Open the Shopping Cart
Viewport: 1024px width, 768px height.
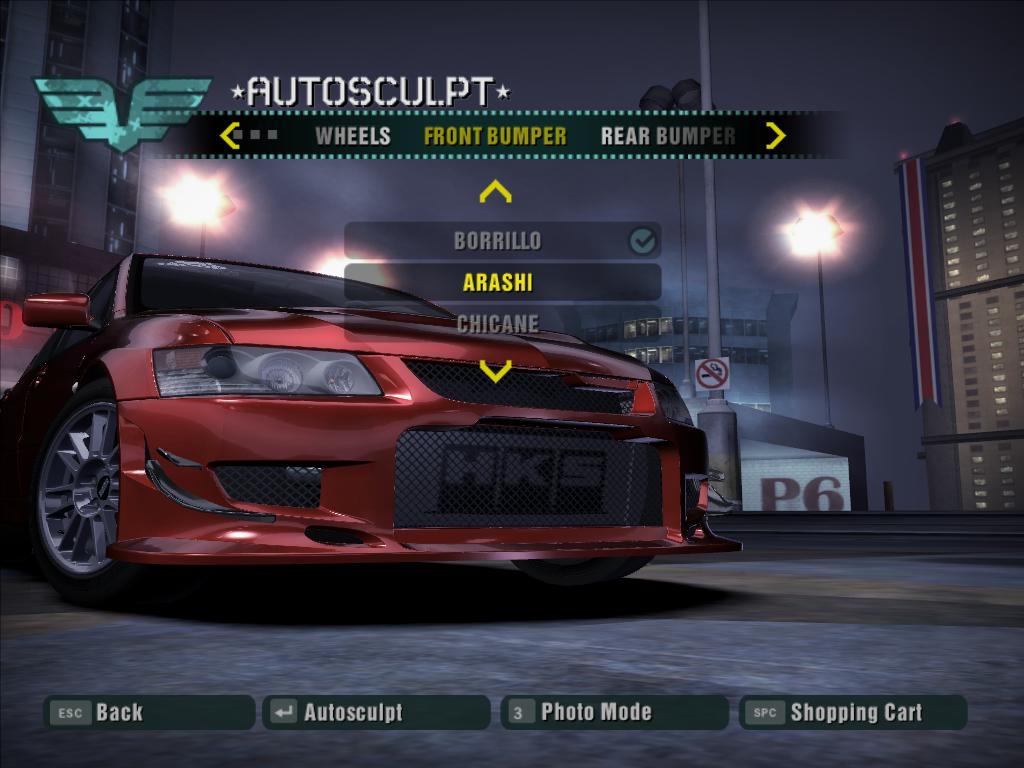[x=853, y=713]
